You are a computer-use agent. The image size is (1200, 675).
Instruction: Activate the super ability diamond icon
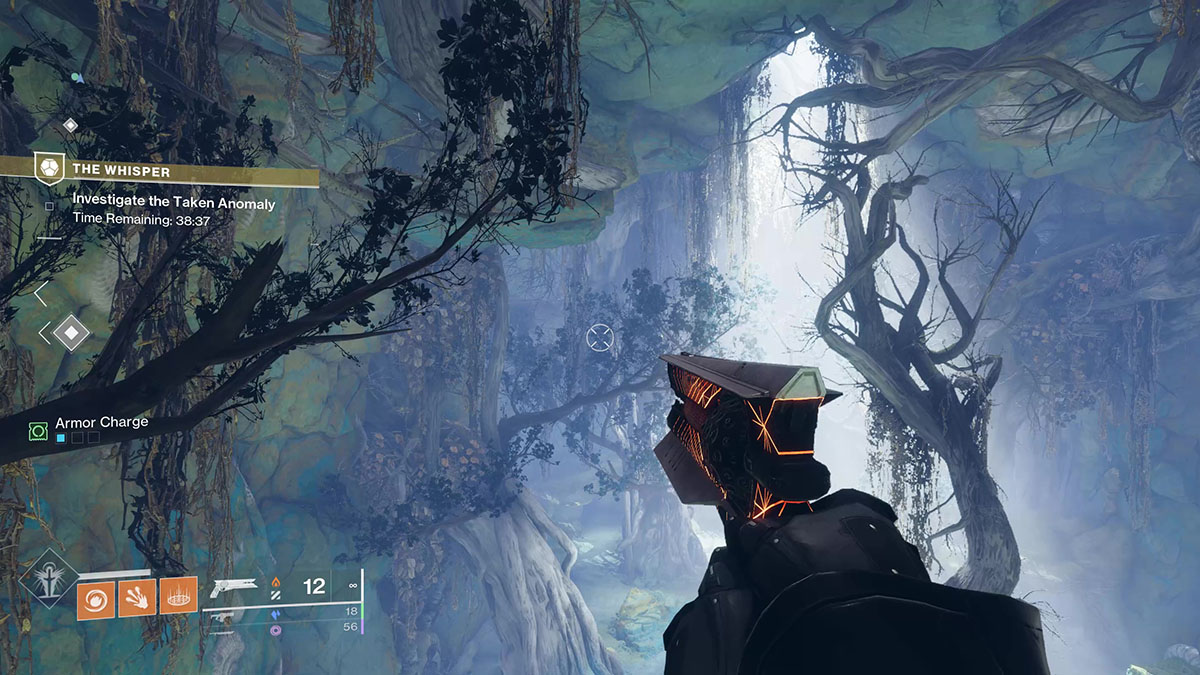point(45,587)
